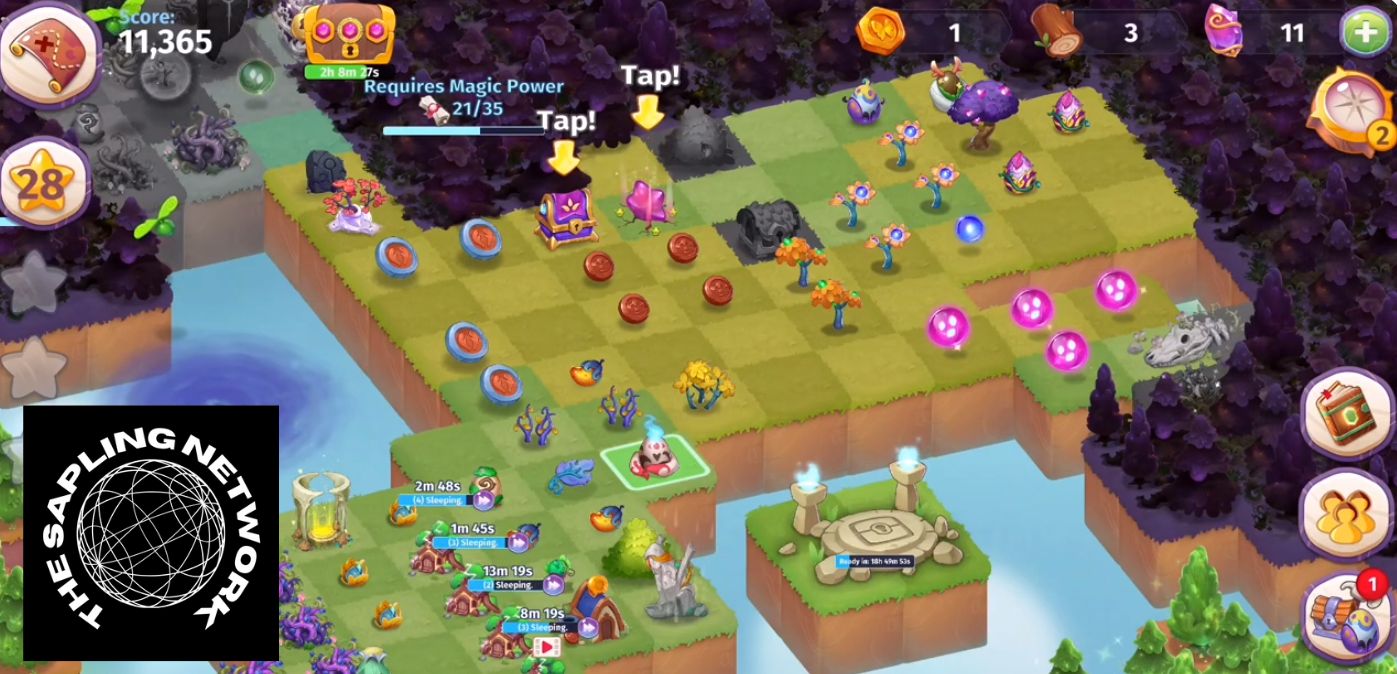Open the golden friends button
The image size is (1397, 674).
[x=1346, y=513]
